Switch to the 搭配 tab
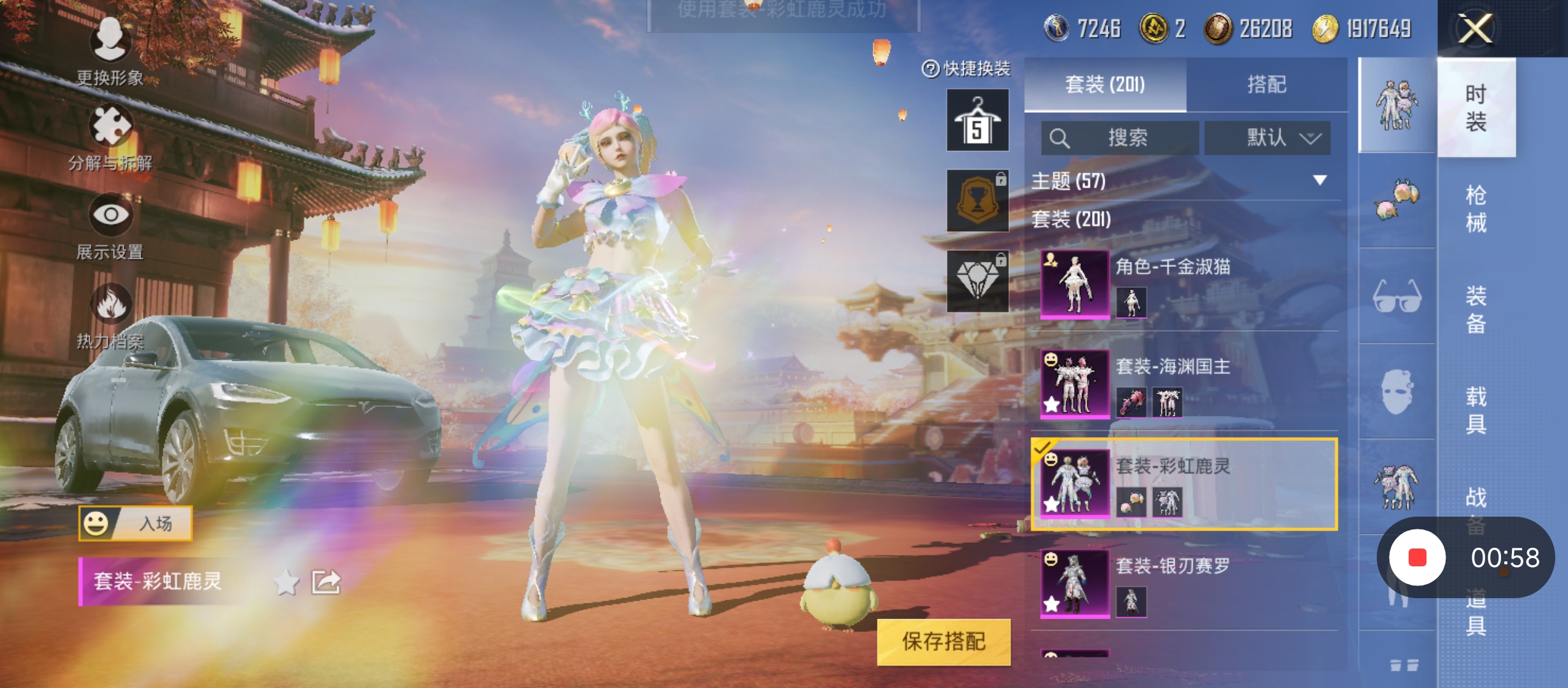 pos(1267,85)
